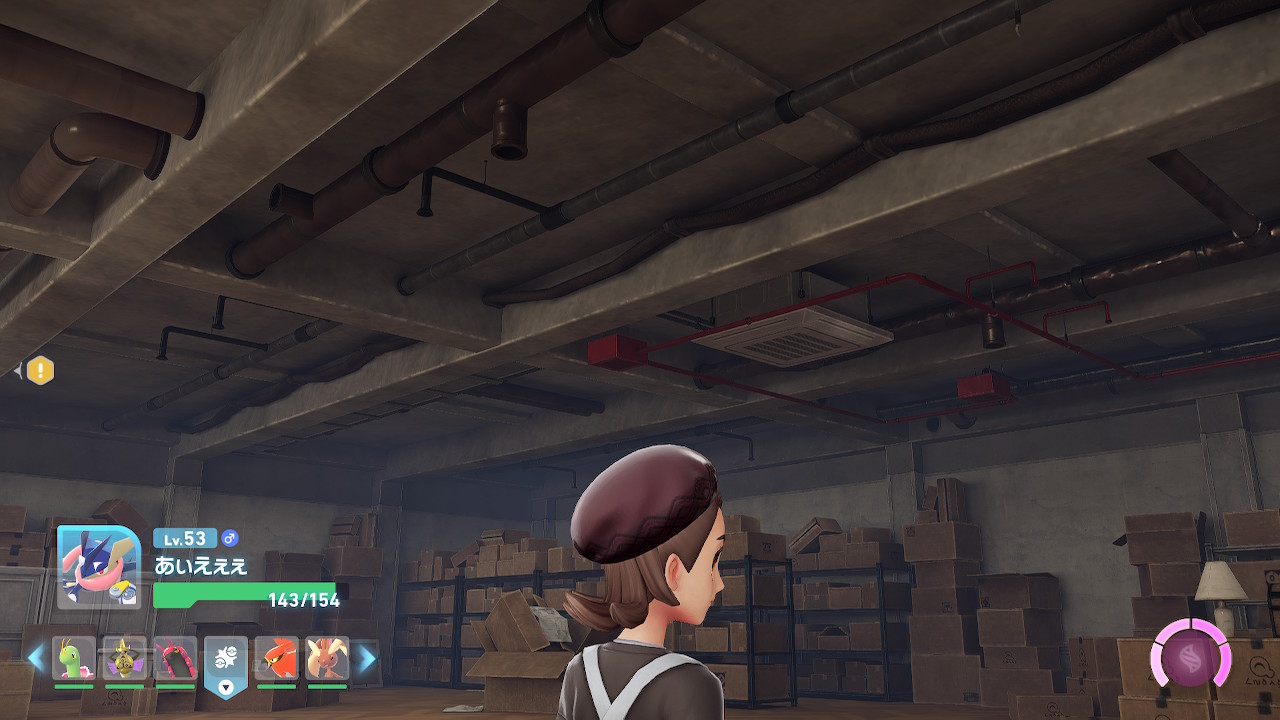Switch to Aegislash in the party bar

coord(124,658)
